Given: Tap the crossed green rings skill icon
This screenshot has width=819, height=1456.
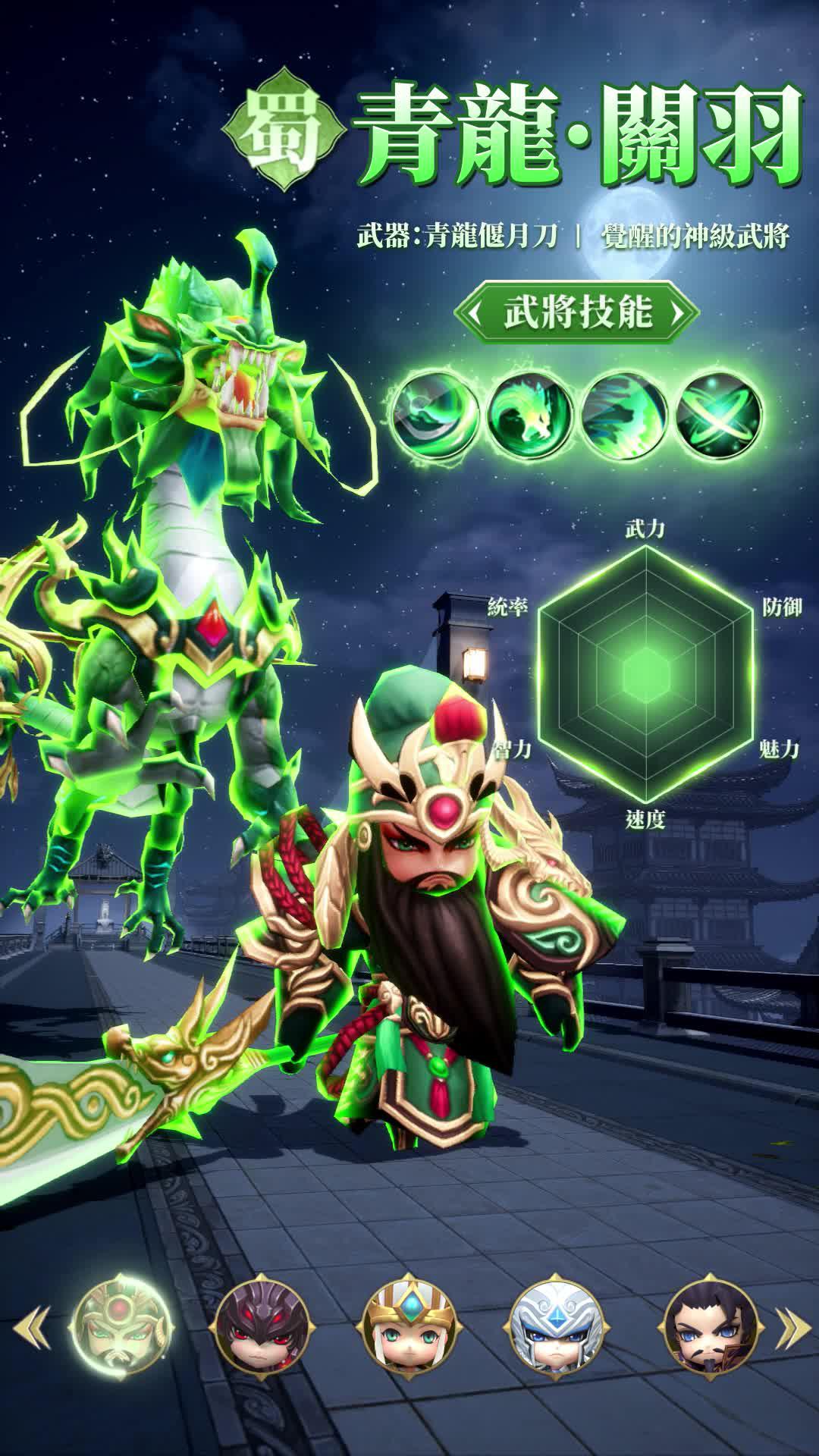Looking at the screenshot, I should pos(719,414).
